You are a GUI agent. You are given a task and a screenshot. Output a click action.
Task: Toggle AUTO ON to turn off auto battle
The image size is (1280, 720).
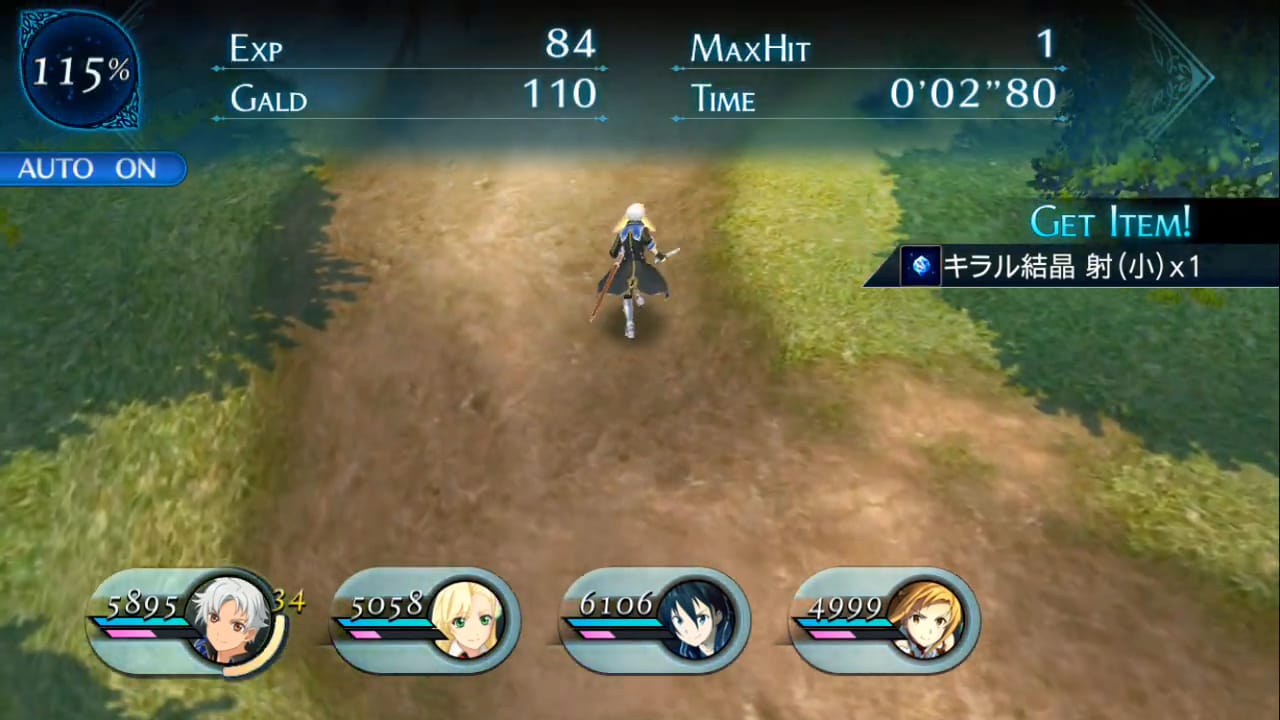pos(90,168)
